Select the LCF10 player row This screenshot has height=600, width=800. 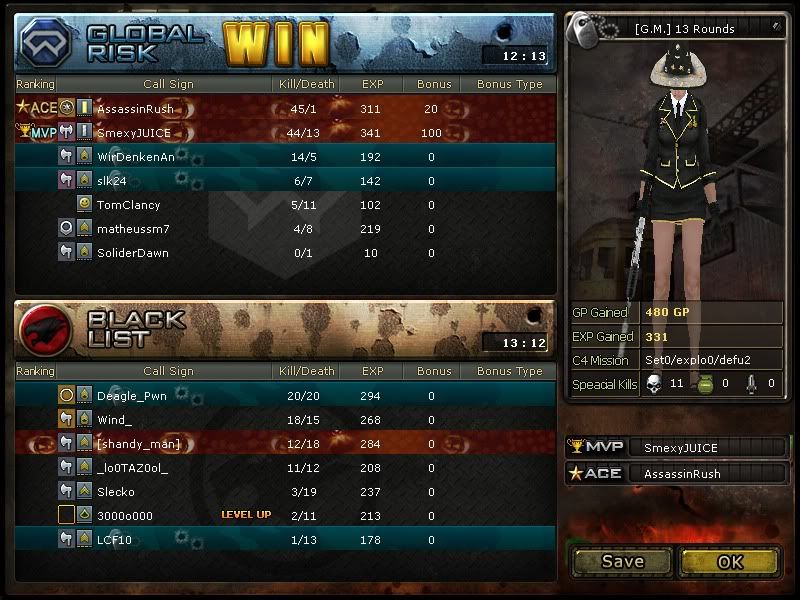click(114, 540)
